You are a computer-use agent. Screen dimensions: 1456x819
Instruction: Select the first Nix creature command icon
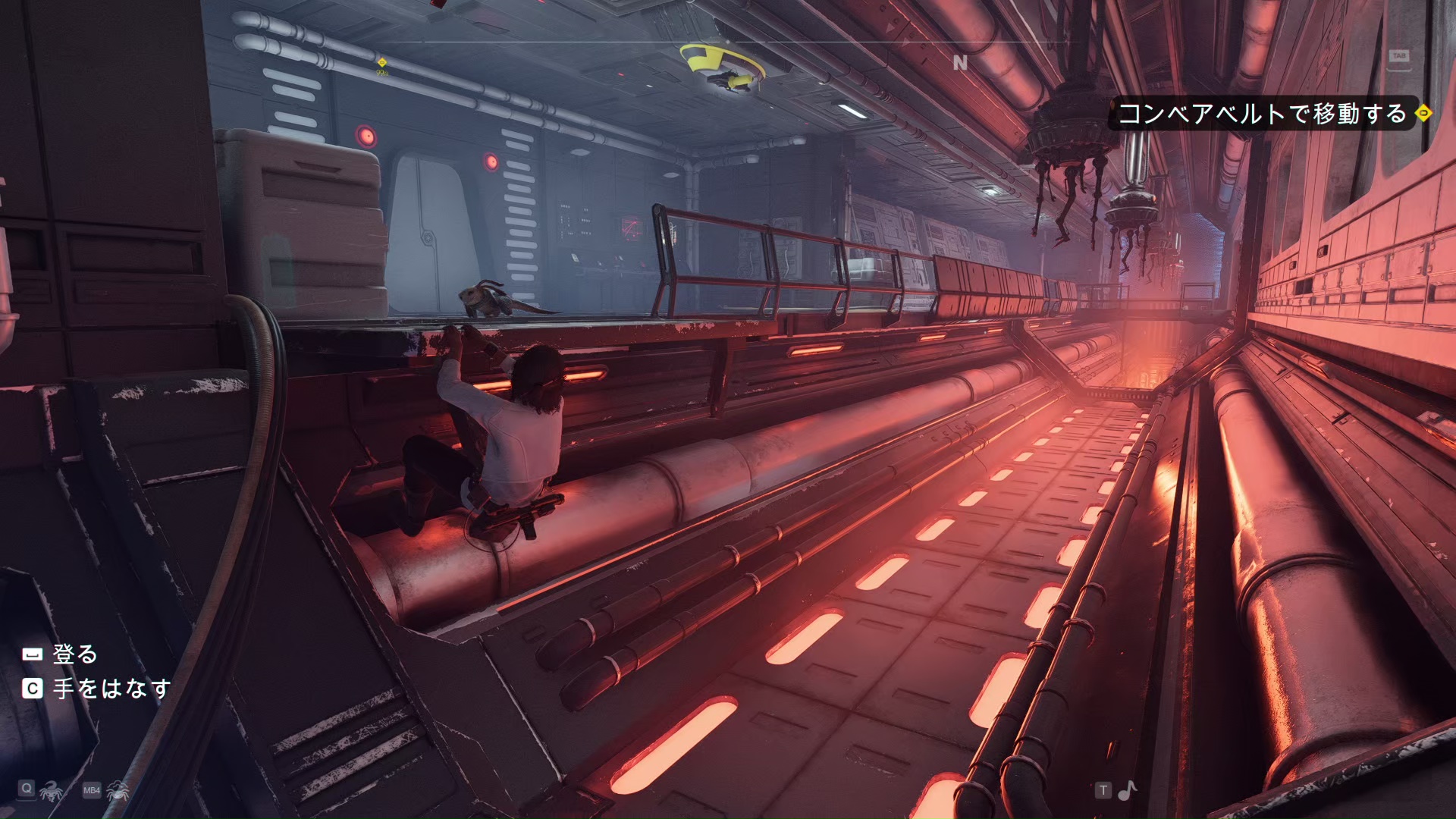51,790
